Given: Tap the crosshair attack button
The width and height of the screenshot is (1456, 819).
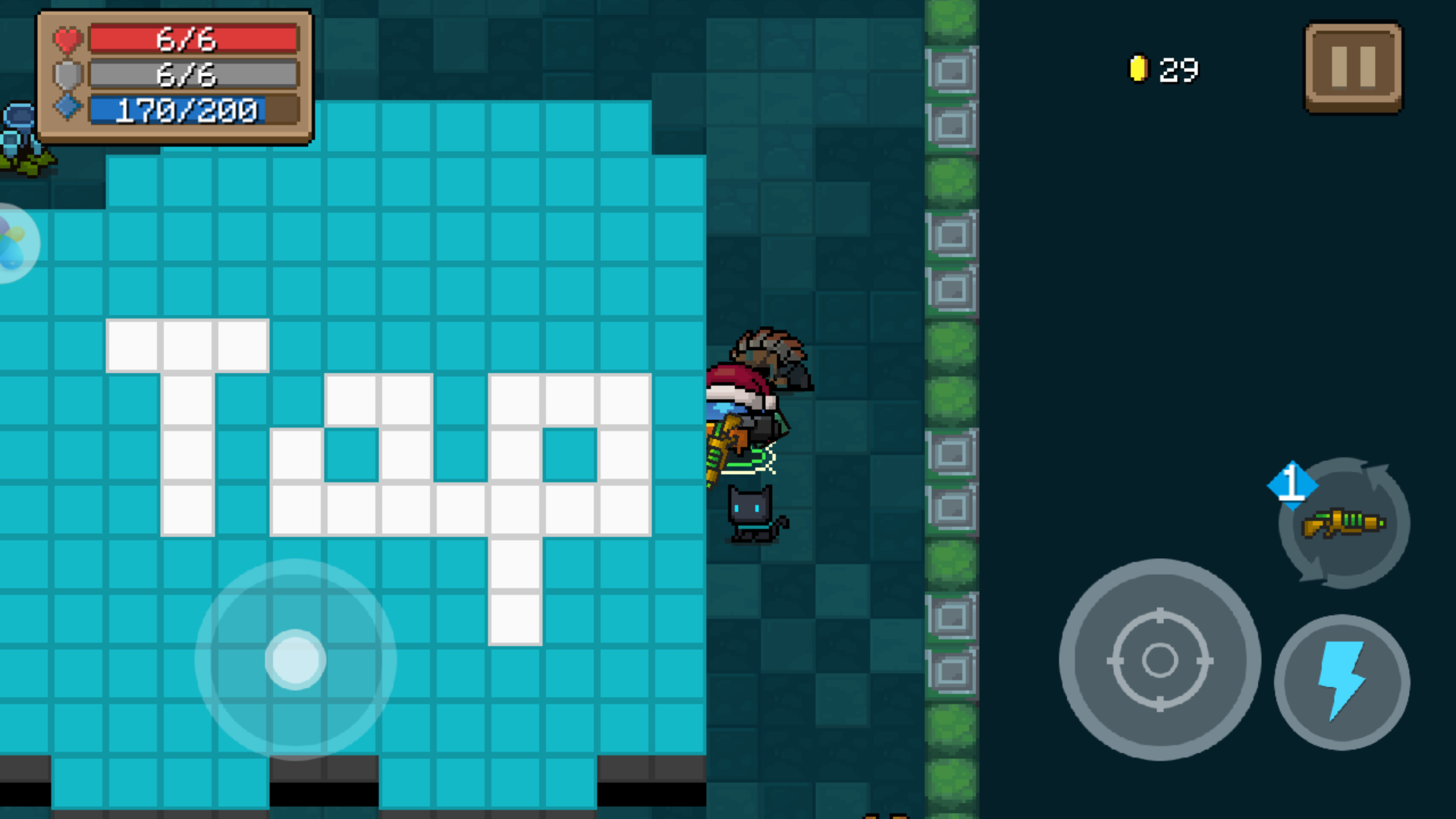Looking at the screenshot, I should coord(1160,660).
